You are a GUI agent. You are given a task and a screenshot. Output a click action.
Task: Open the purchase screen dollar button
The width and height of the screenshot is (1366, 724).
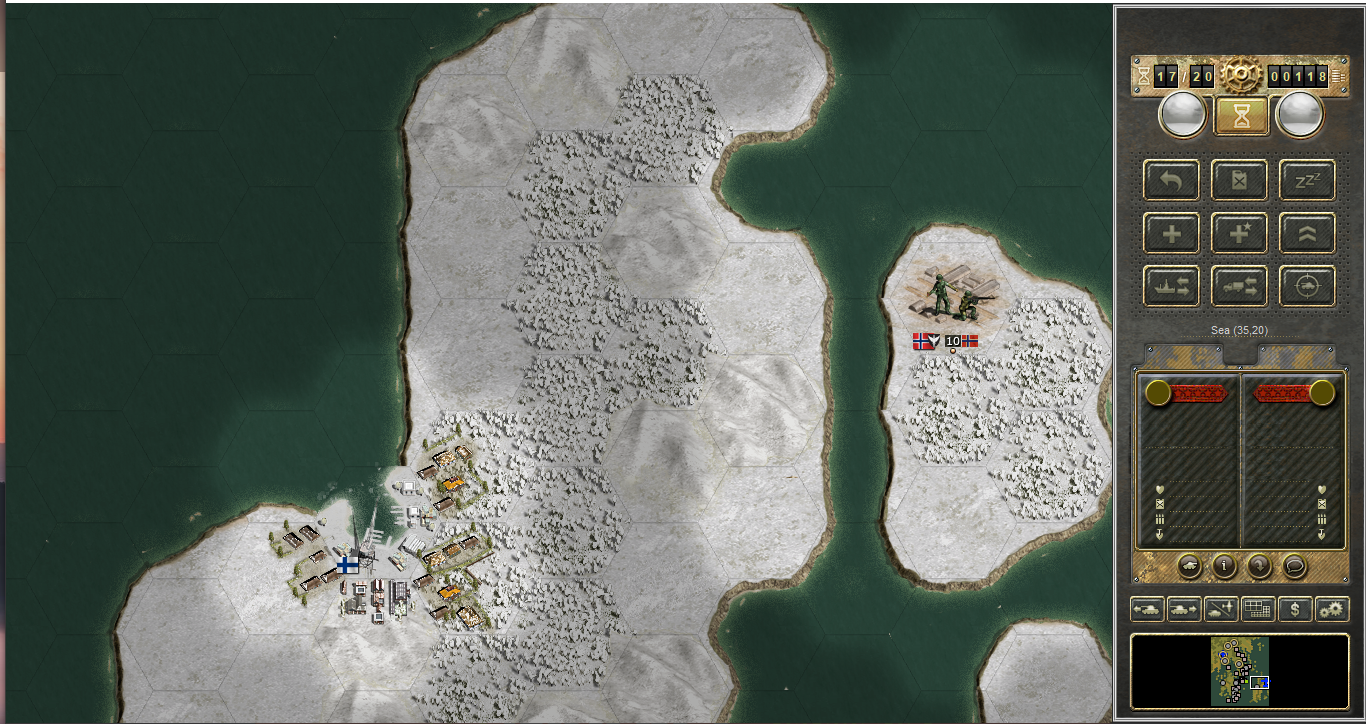[x=1295, y=608]
